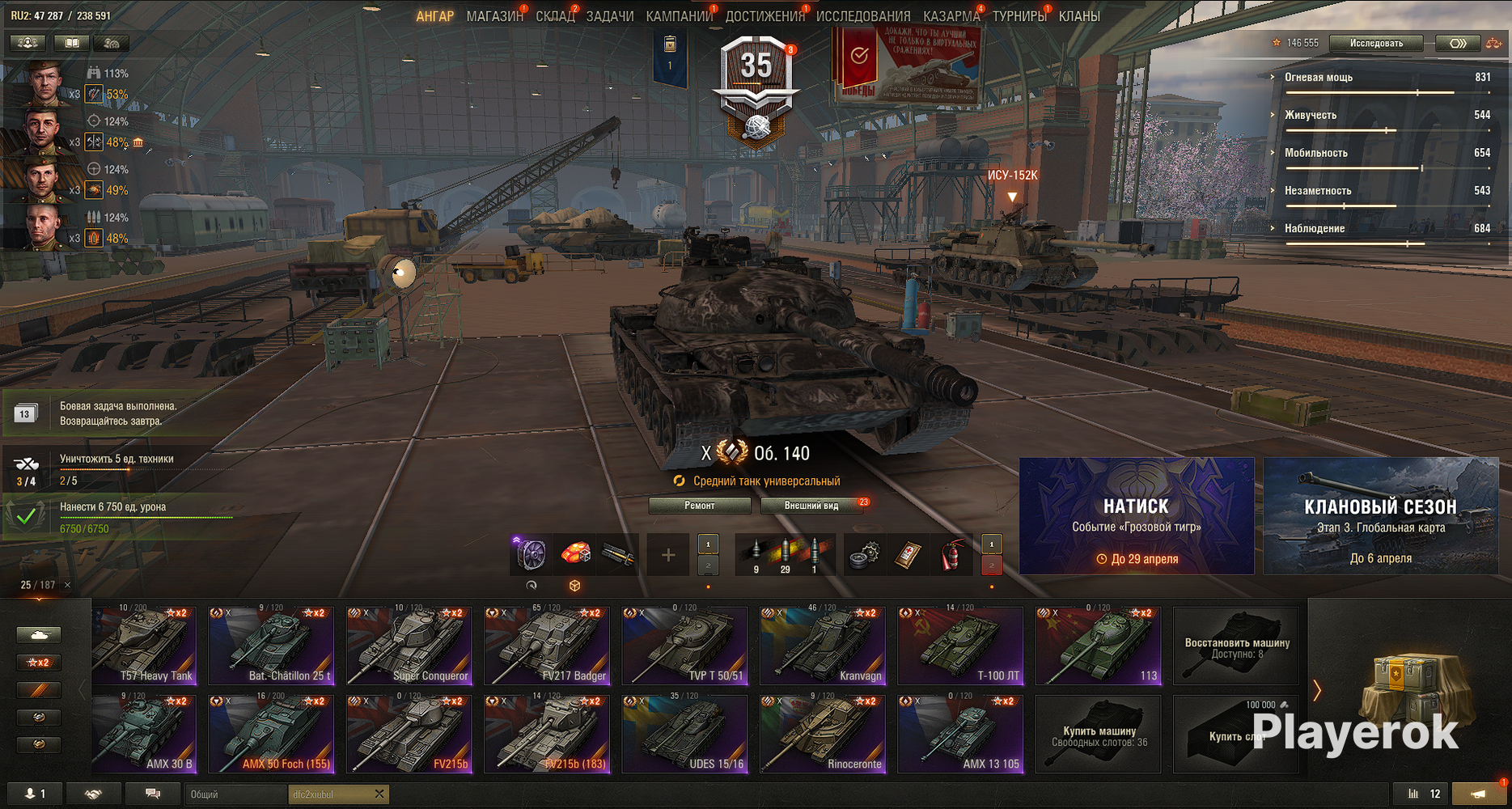
Task: Open the ИССЛЕДОВАНИЯ research tab
Action: 862,16
